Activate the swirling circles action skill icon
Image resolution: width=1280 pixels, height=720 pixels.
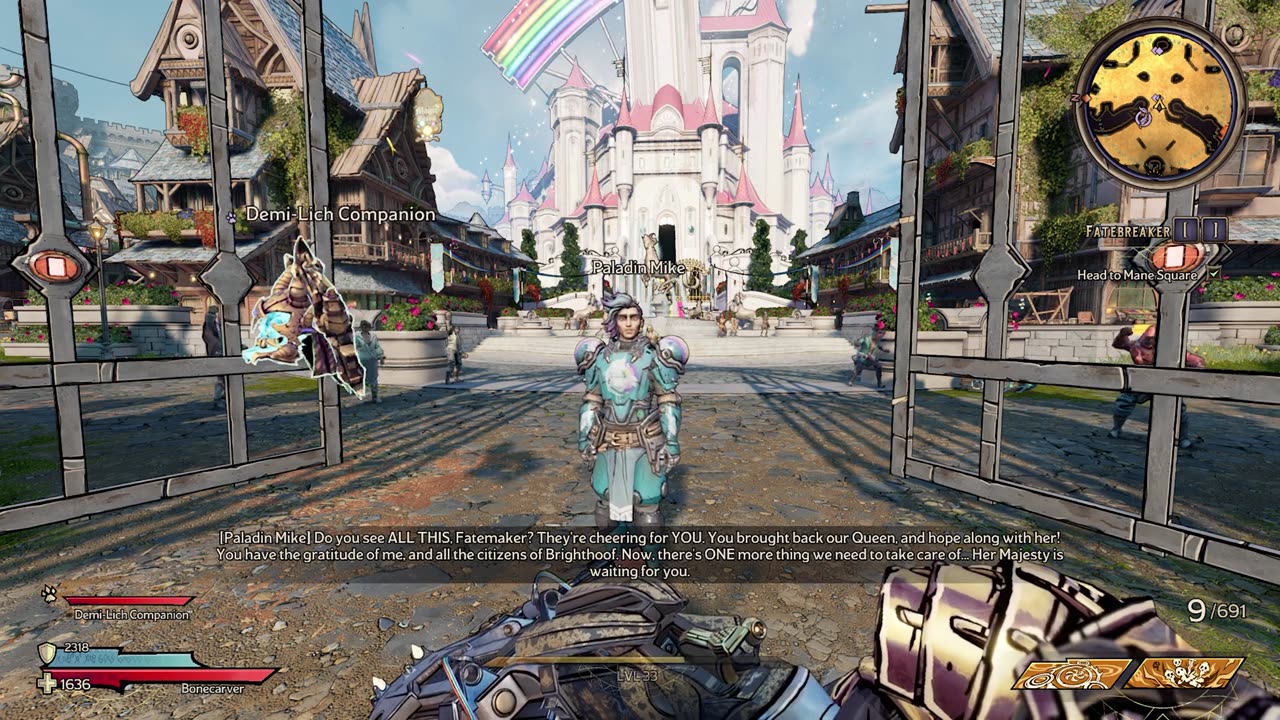click(1072, 674)
